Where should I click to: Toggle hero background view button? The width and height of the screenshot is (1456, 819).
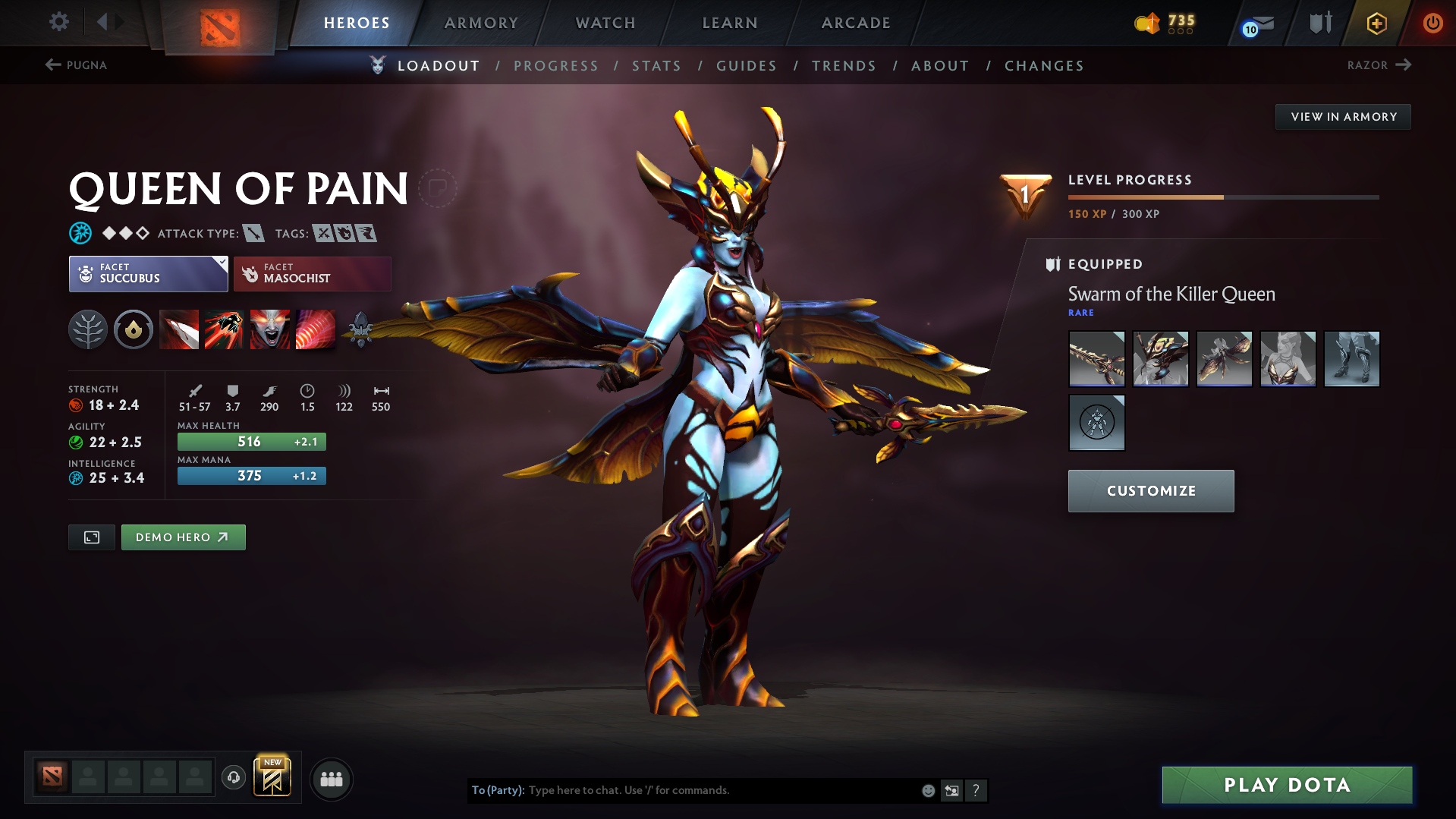click(91, 537)
